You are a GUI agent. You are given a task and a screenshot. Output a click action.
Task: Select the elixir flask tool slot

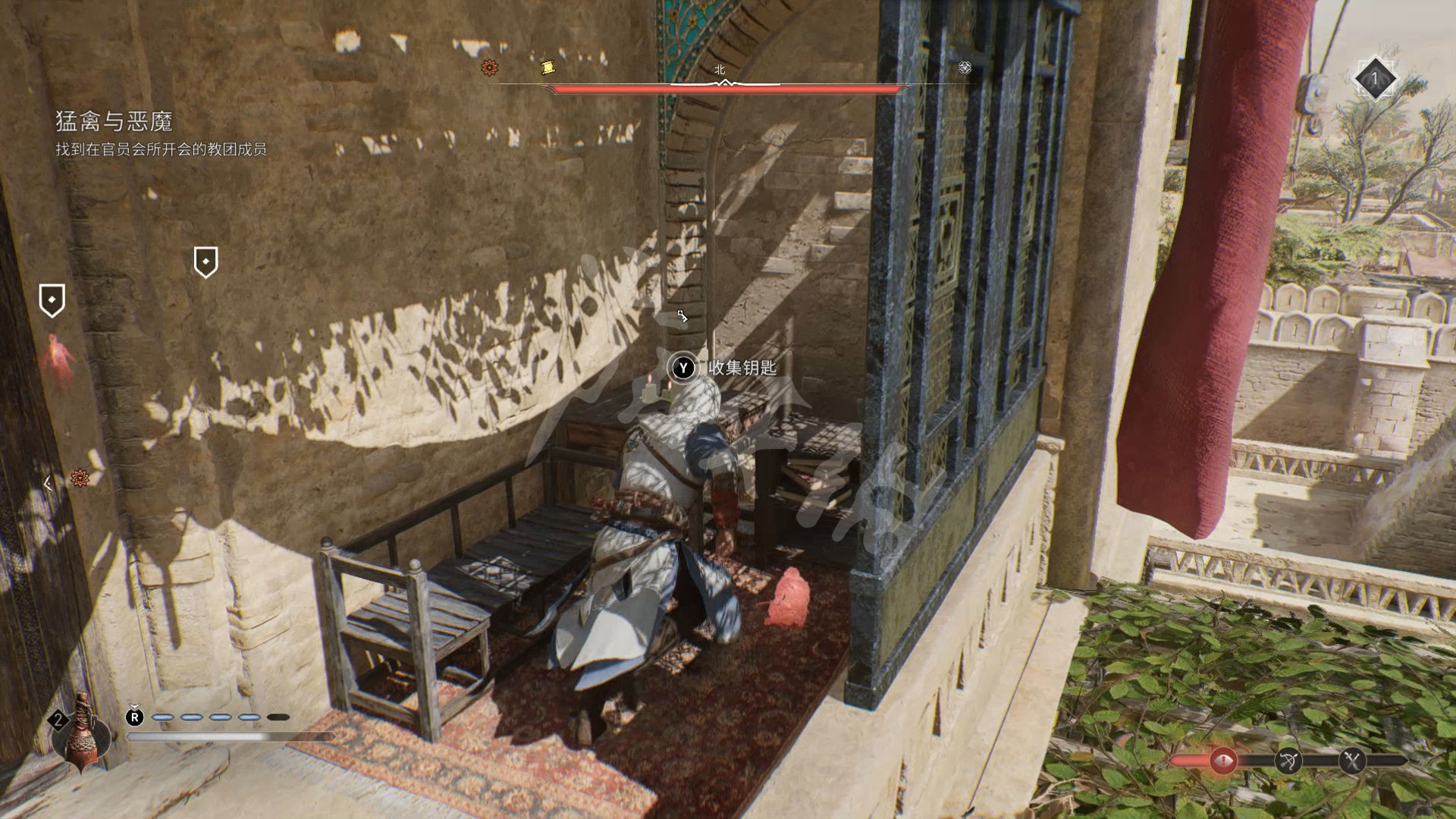click(80, 733)
